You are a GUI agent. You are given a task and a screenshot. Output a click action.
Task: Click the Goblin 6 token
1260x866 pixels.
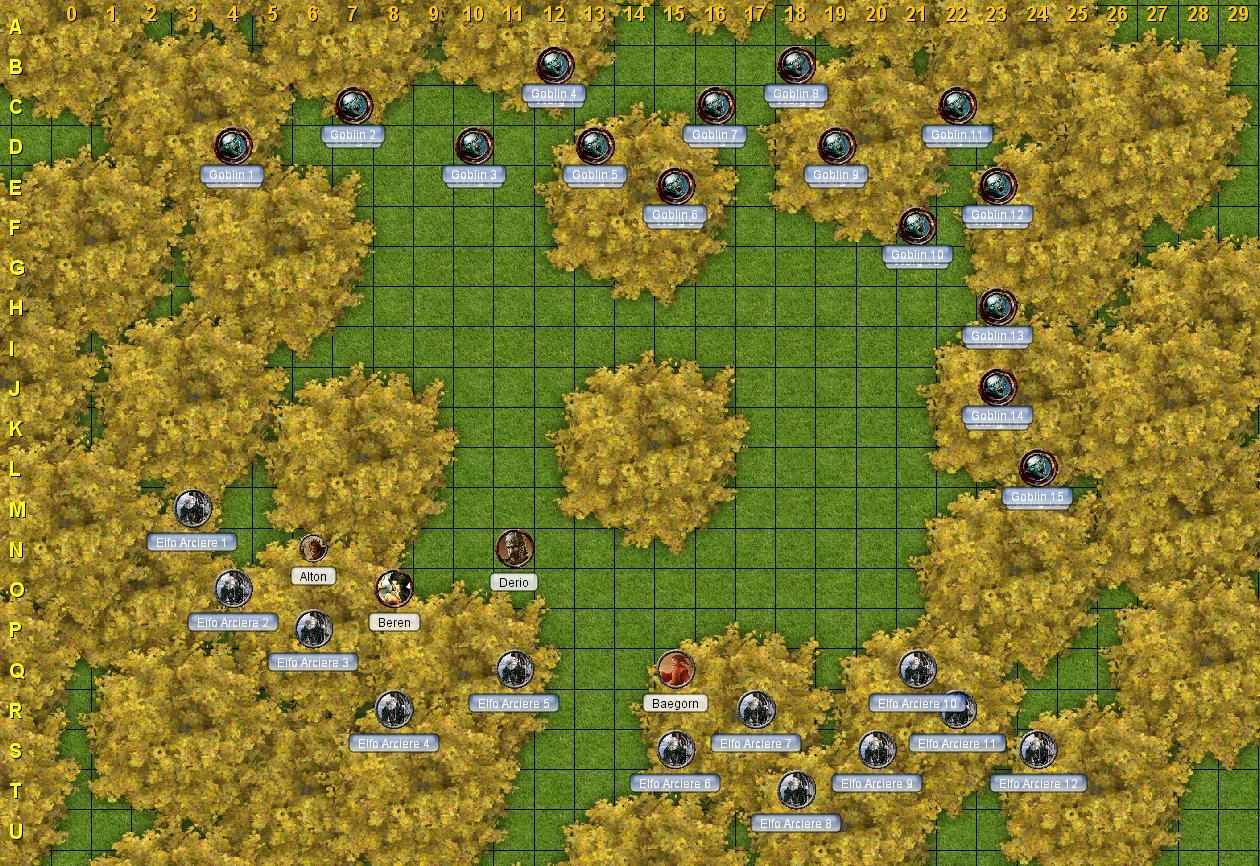[x=676, y=186]
